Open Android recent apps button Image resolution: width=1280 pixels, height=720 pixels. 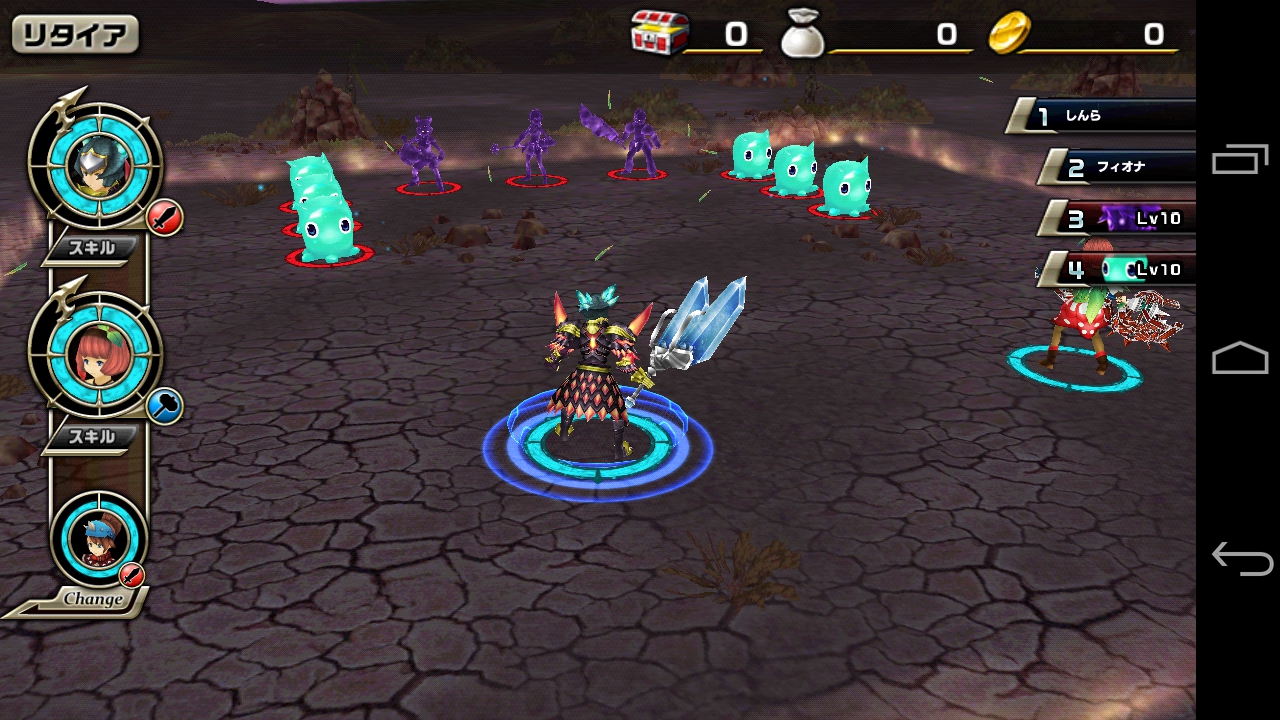pyautogui.click(x=1240, y=161)
